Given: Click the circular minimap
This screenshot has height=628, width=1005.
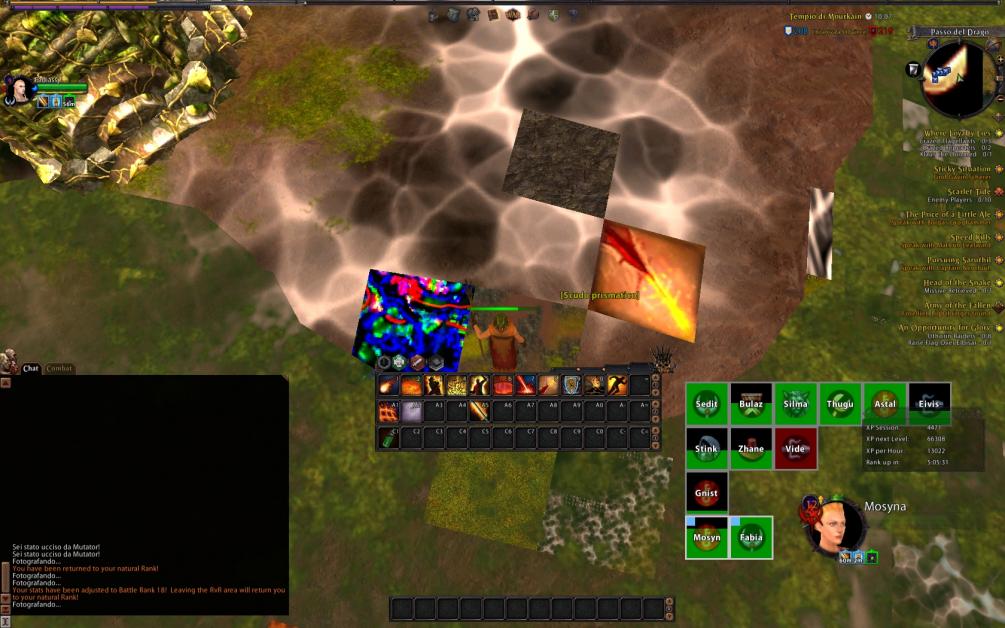Looking at the screenshot, I should 956,79.
